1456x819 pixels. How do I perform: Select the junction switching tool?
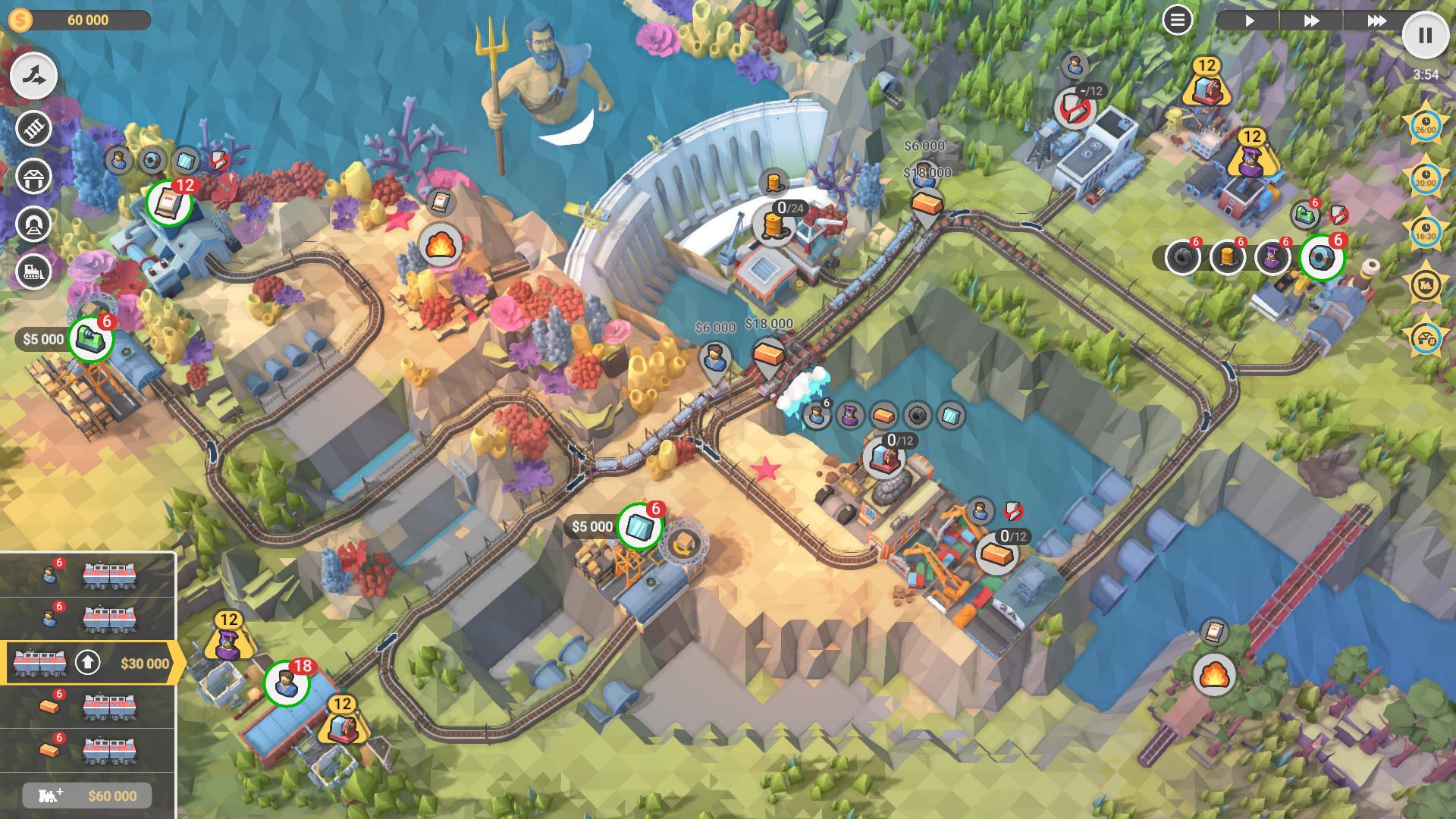pyautogui.click(x=35, y=75)
